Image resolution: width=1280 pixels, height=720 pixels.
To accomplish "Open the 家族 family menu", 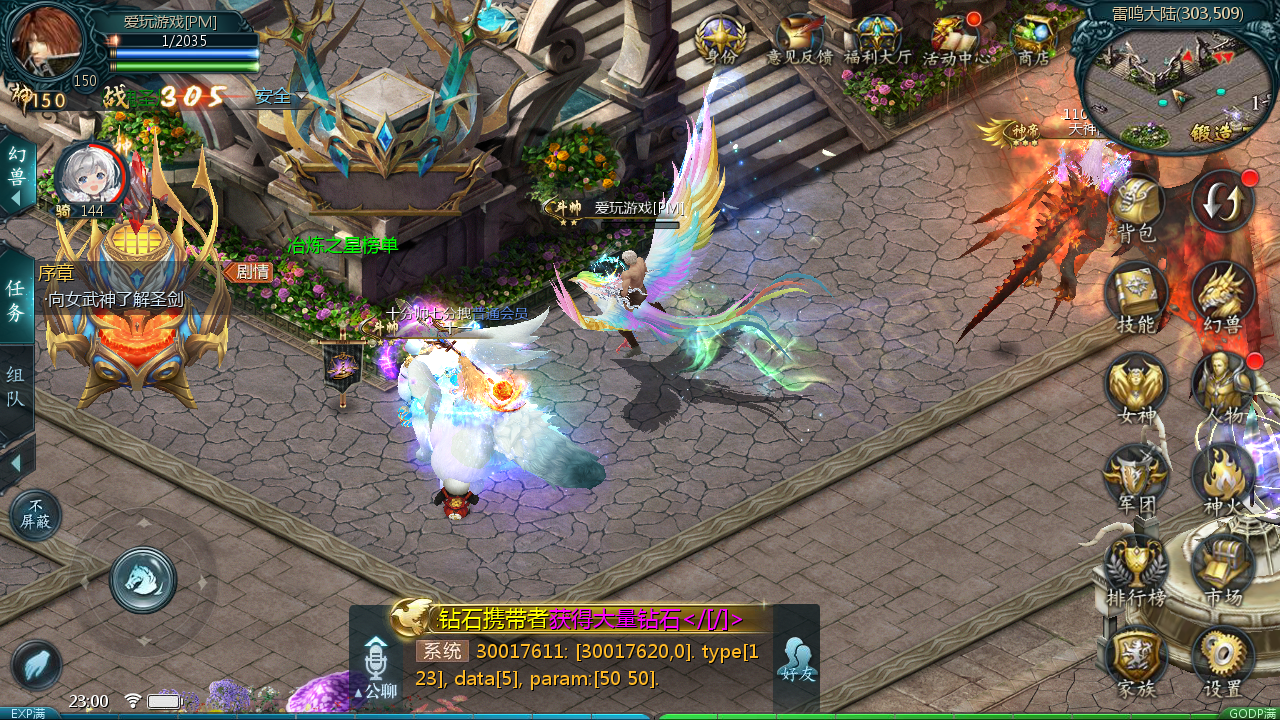I will pos(1136,658).
